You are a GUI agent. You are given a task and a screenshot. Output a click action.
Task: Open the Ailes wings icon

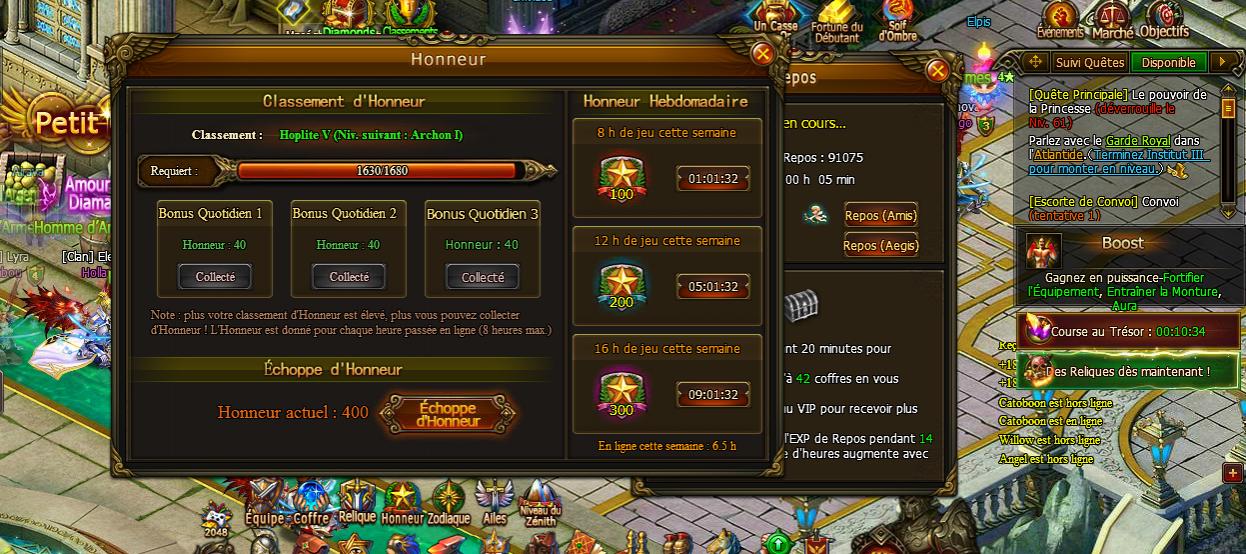coord(494,500)
